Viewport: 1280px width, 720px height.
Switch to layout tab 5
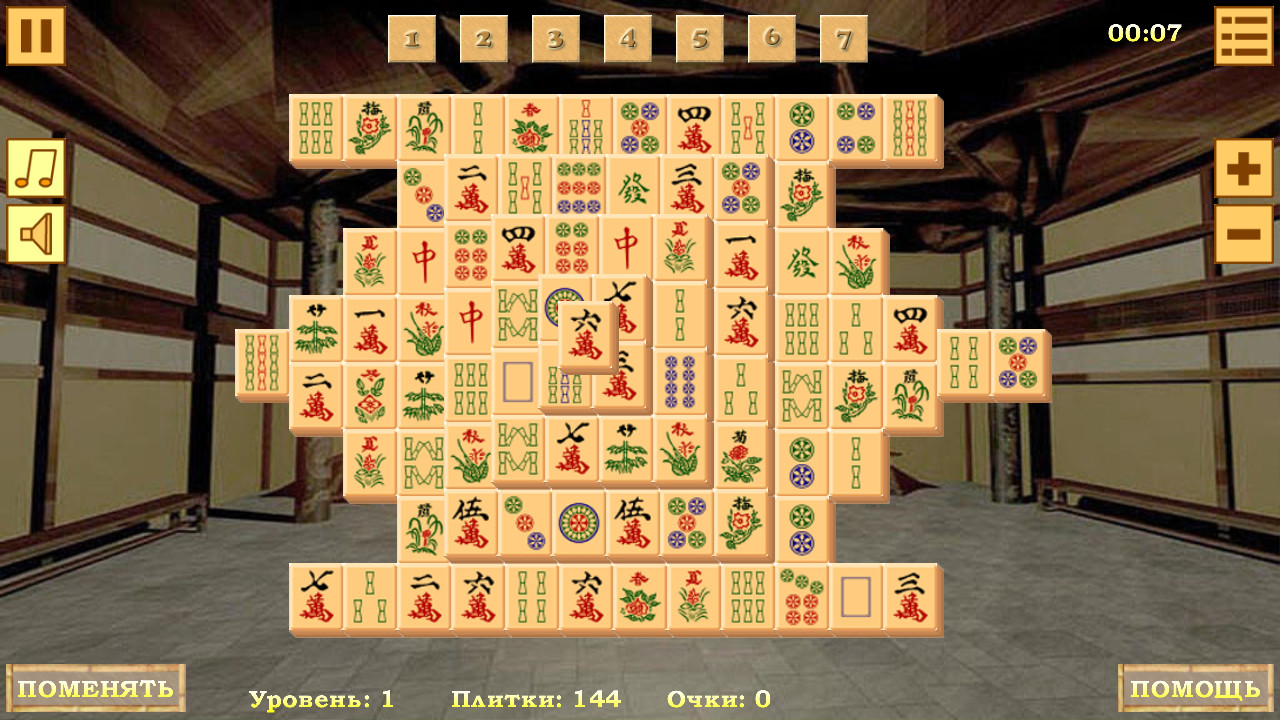coord(699,40)
